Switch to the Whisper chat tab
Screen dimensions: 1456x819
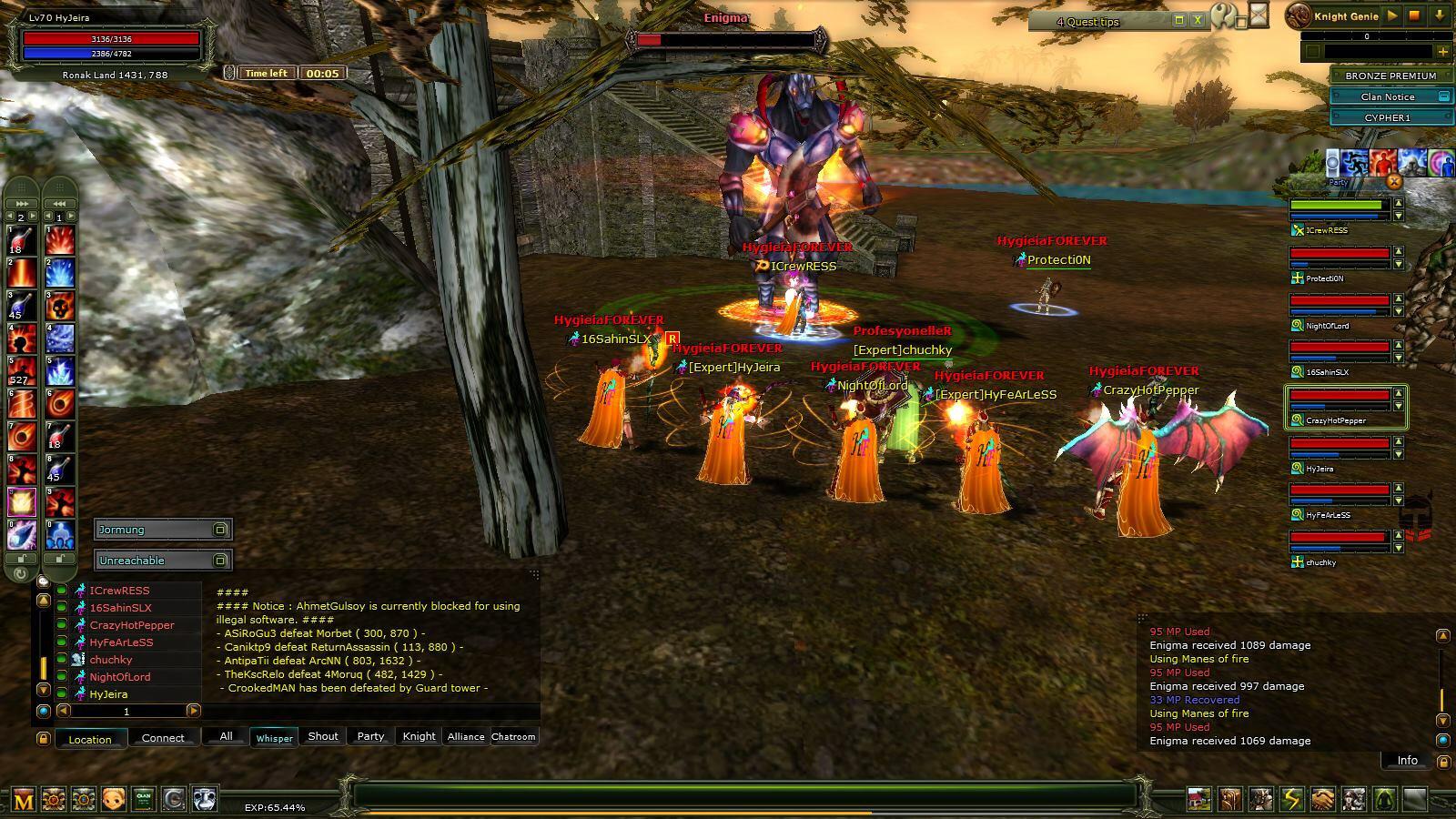click(274, 737)
